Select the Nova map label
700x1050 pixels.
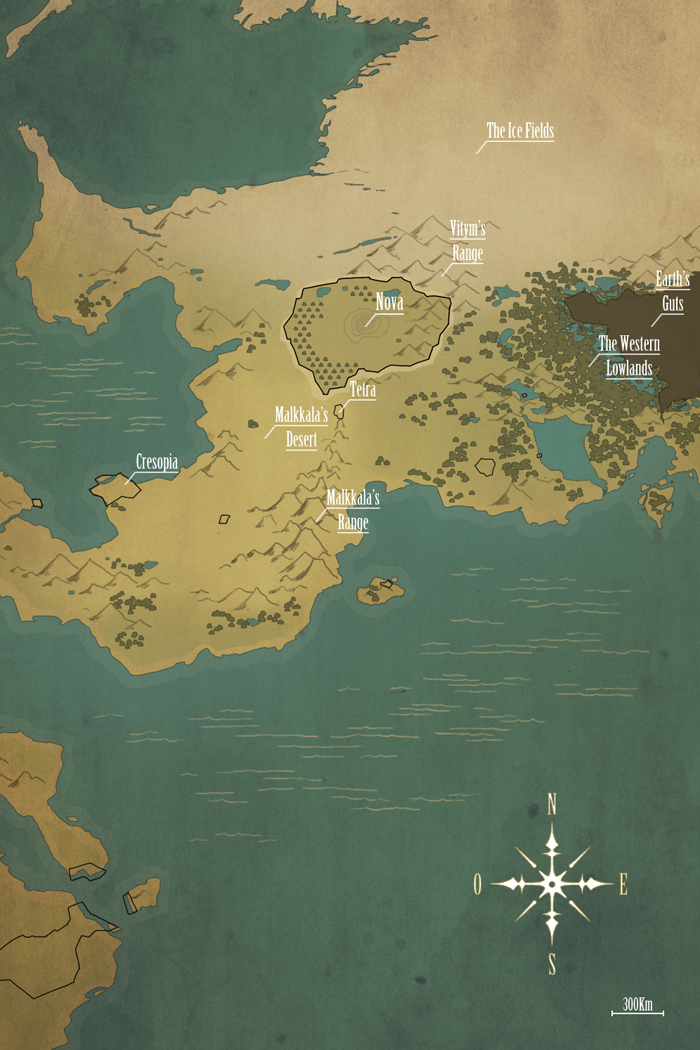[390, 302]
